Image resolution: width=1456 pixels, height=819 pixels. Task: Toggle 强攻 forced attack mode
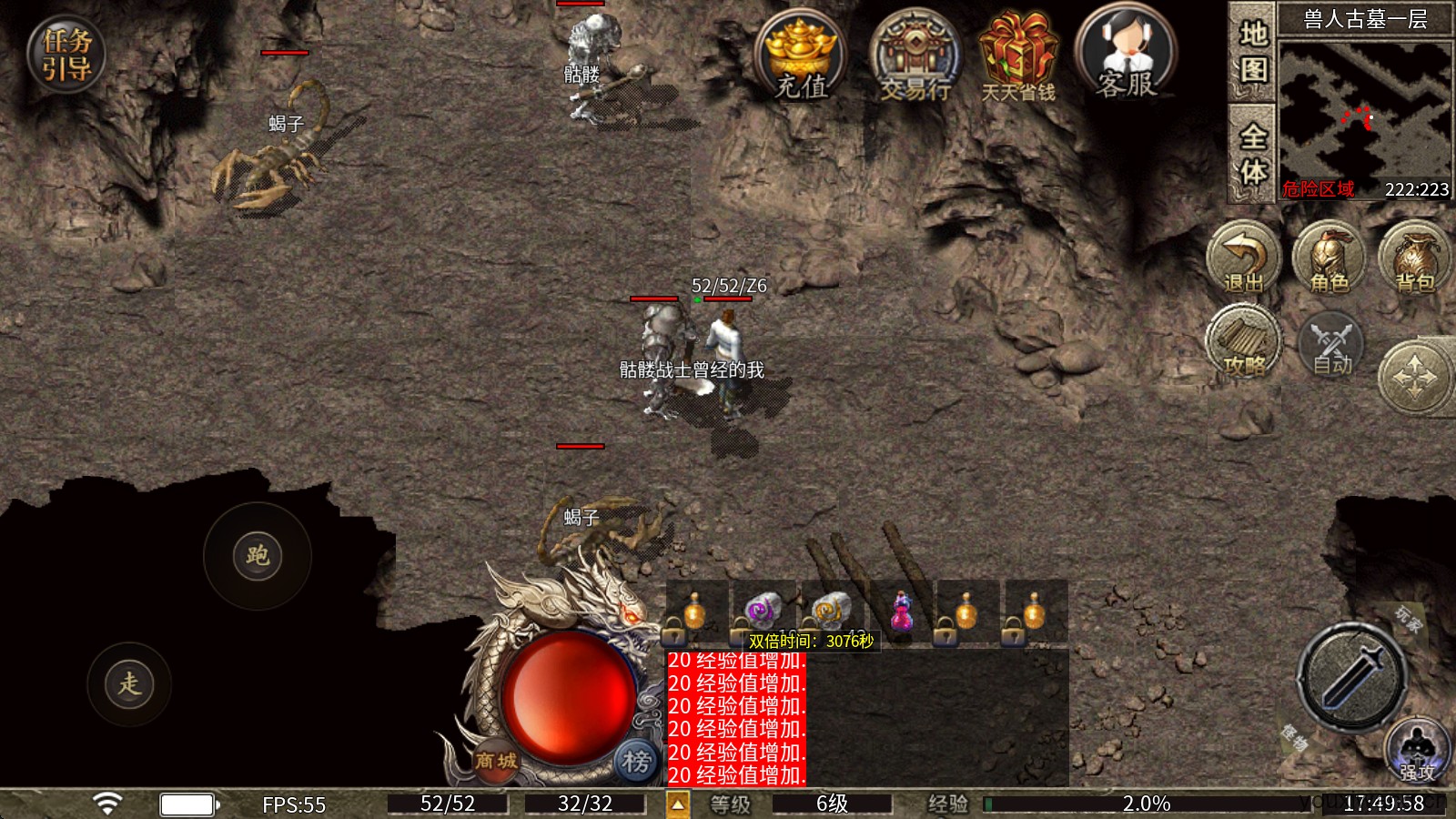1416,752
